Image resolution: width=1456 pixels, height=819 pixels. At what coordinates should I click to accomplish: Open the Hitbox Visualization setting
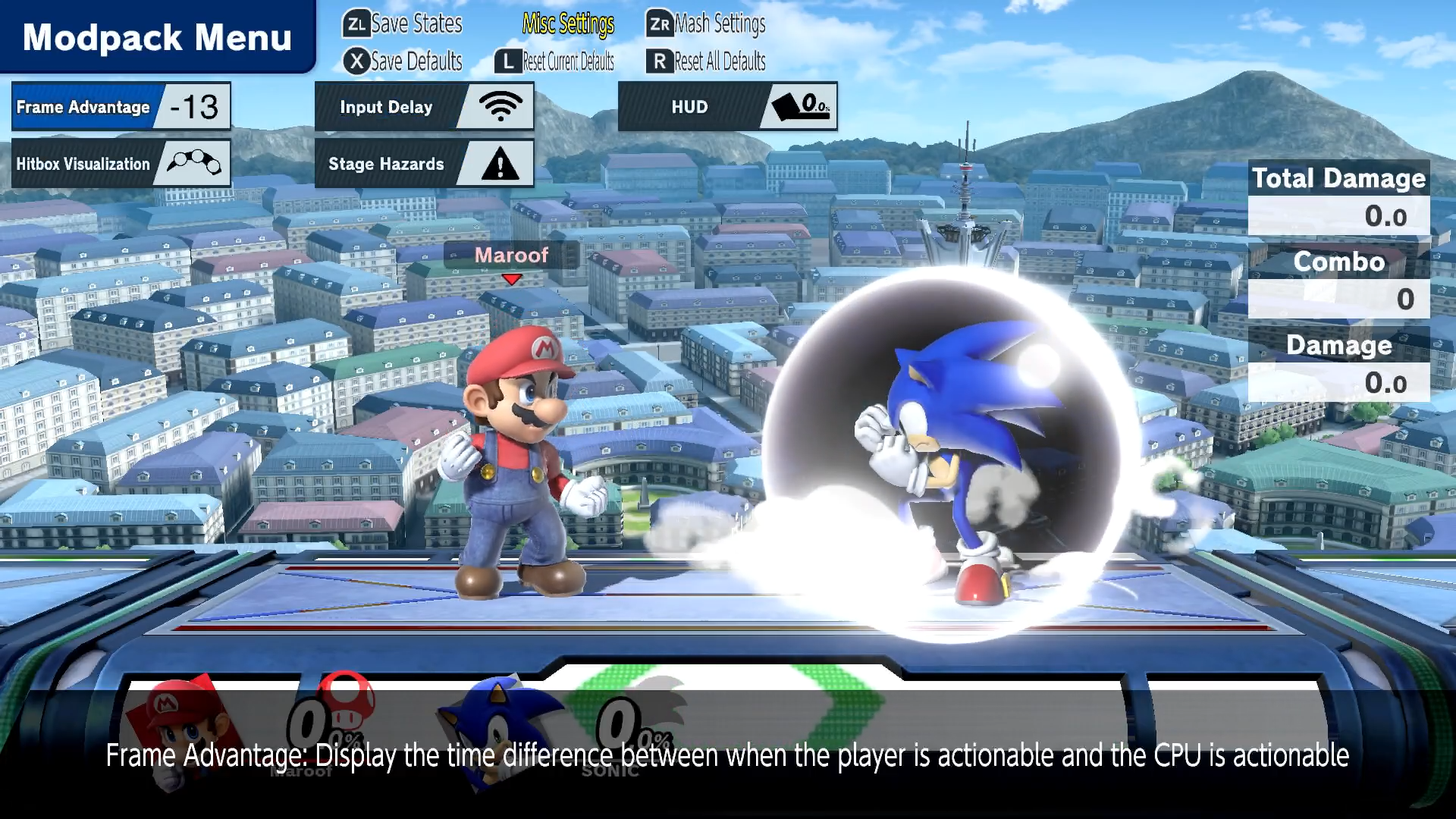(x=121, y=164)
